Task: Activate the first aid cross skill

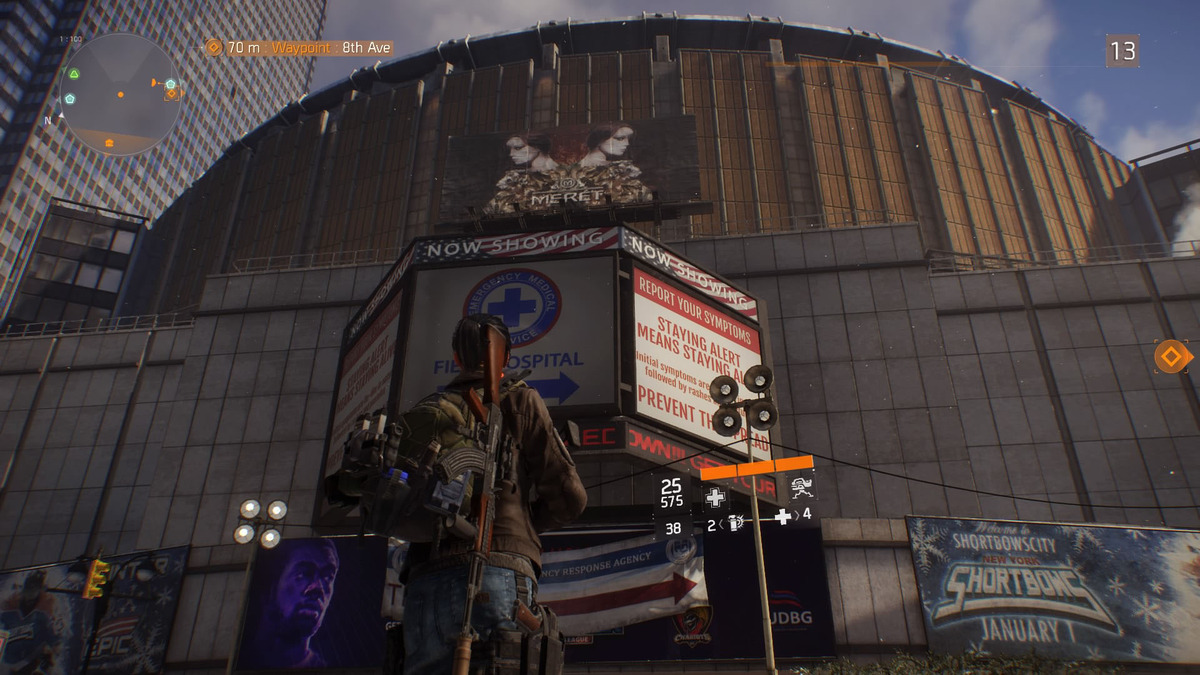Action: [715, 496]
